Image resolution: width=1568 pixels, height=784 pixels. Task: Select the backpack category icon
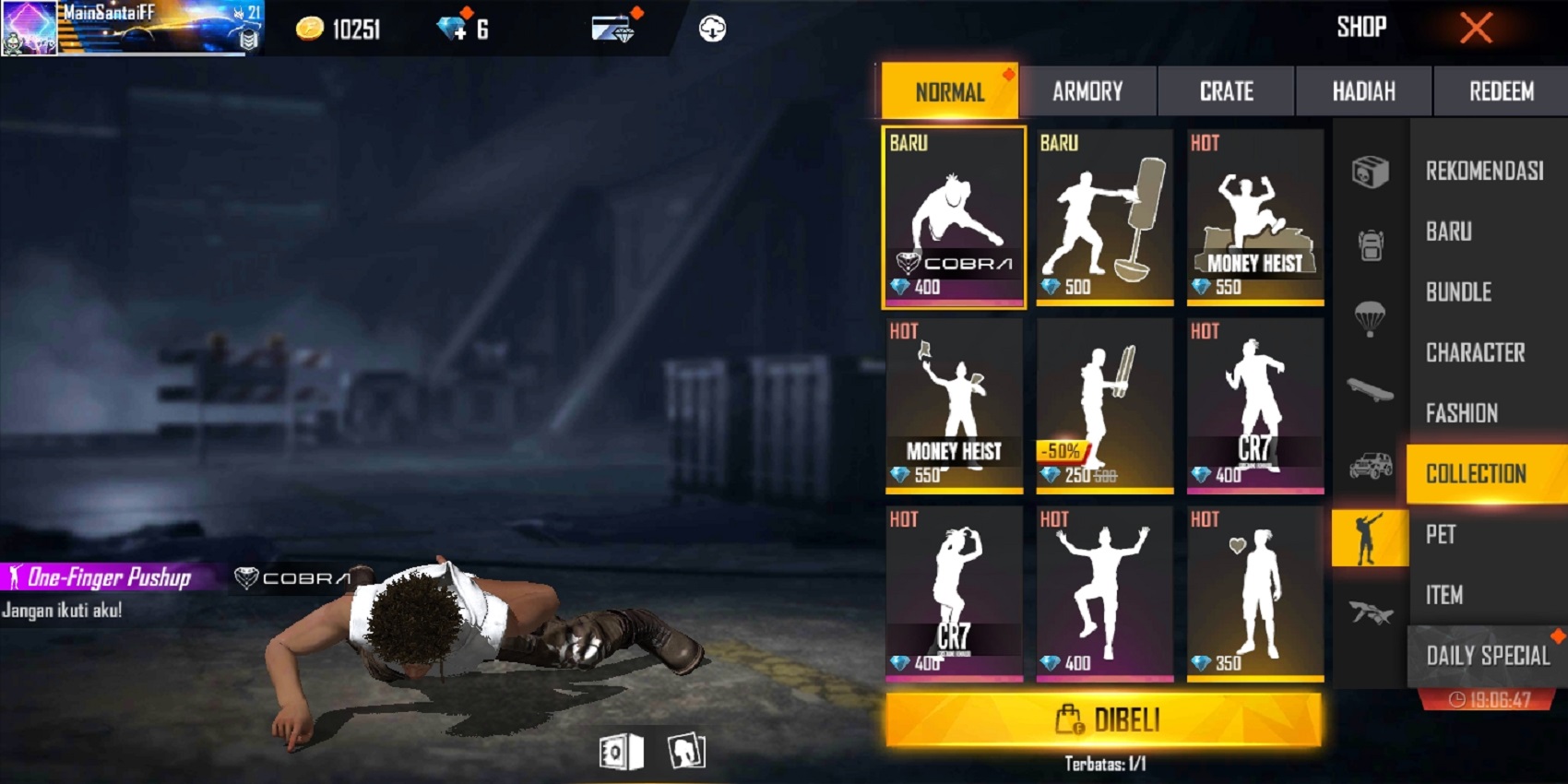click(1369, 244)
